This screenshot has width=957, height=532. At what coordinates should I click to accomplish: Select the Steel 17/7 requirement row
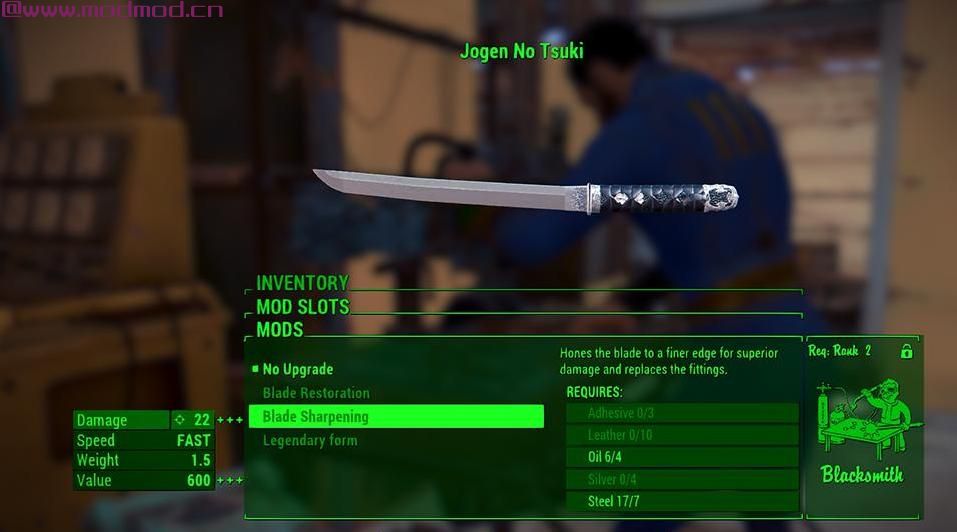(x=682, y=501)
